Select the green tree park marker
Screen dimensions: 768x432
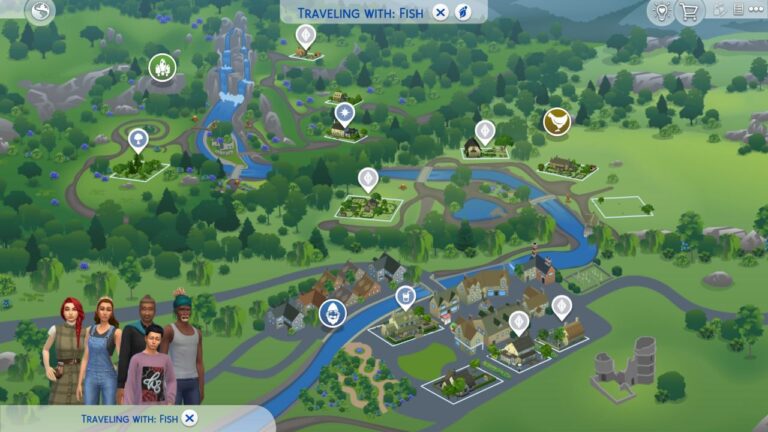click(160, 68)
